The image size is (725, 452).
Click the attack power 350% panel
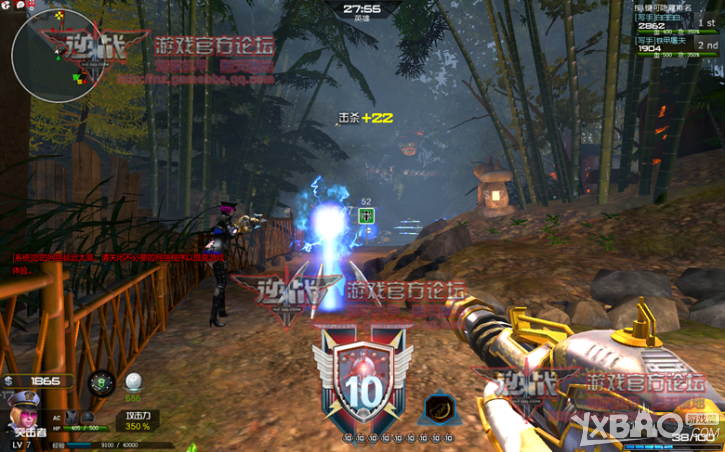click(x=138, y=421)
